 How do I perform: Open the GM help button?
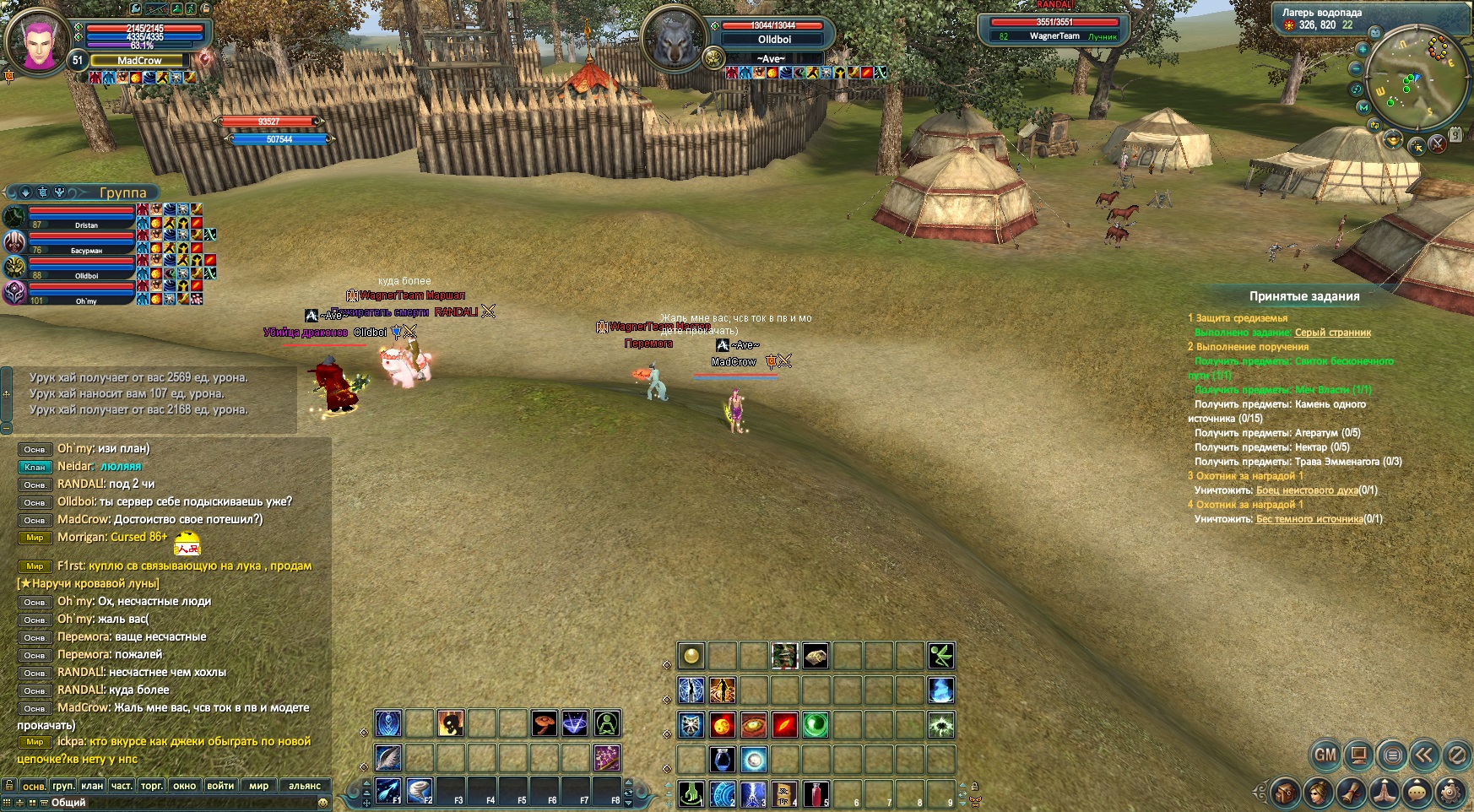click(x=1325, y=755)
